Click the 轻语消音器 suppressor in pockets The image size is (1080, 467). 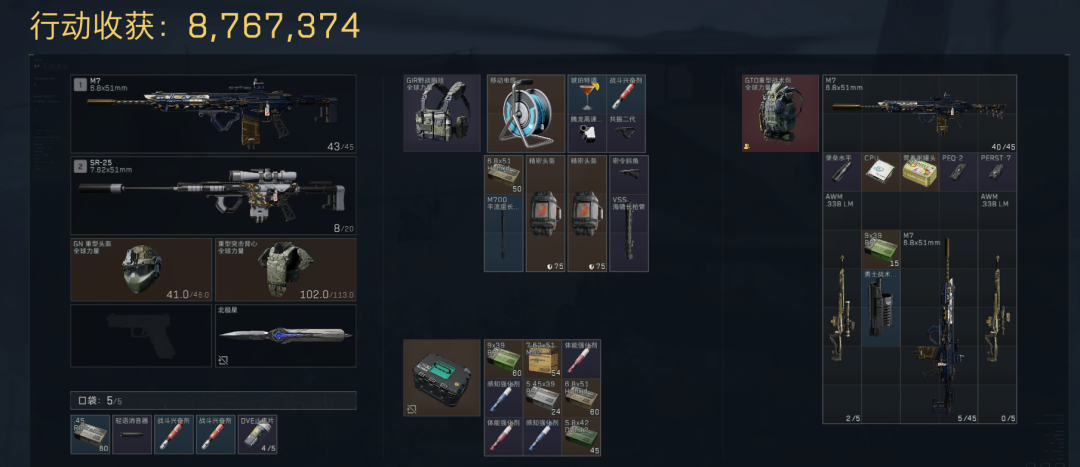click(x=132, y=435)
